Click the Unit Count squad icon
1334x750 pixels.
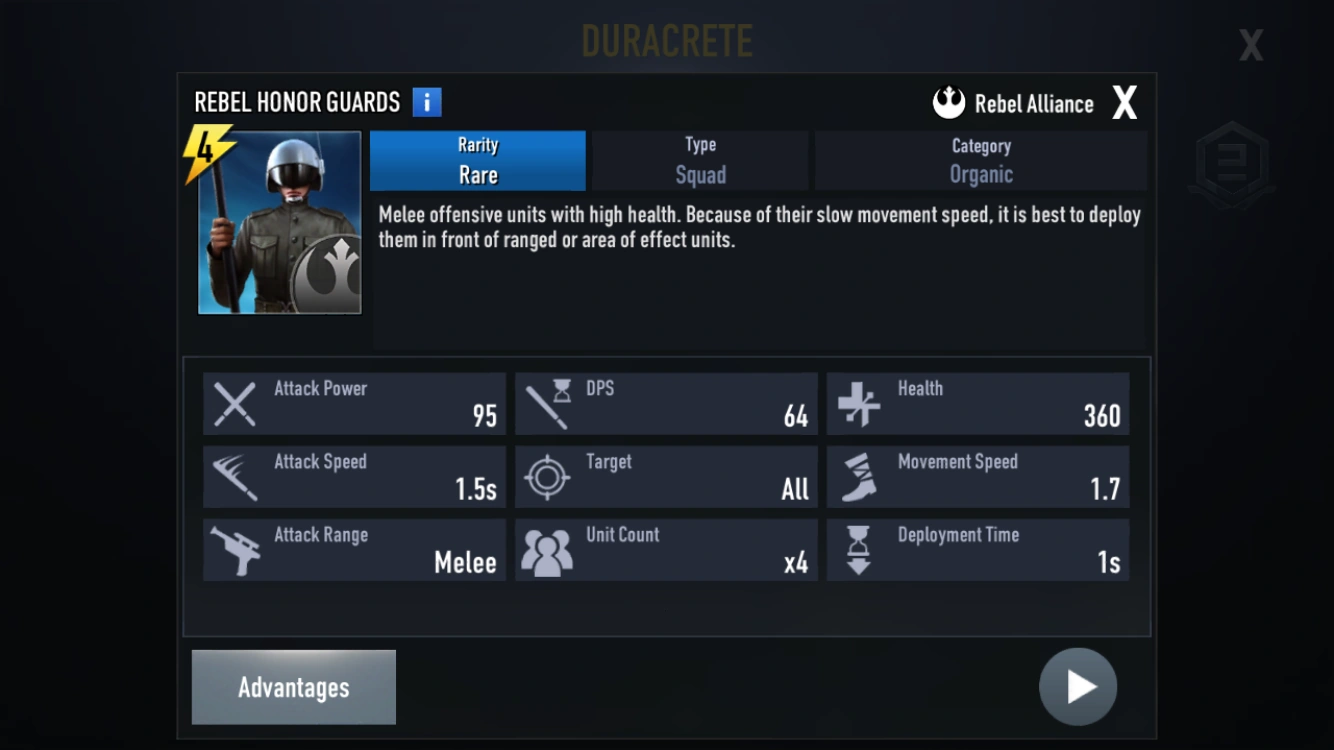pos(546,549)
